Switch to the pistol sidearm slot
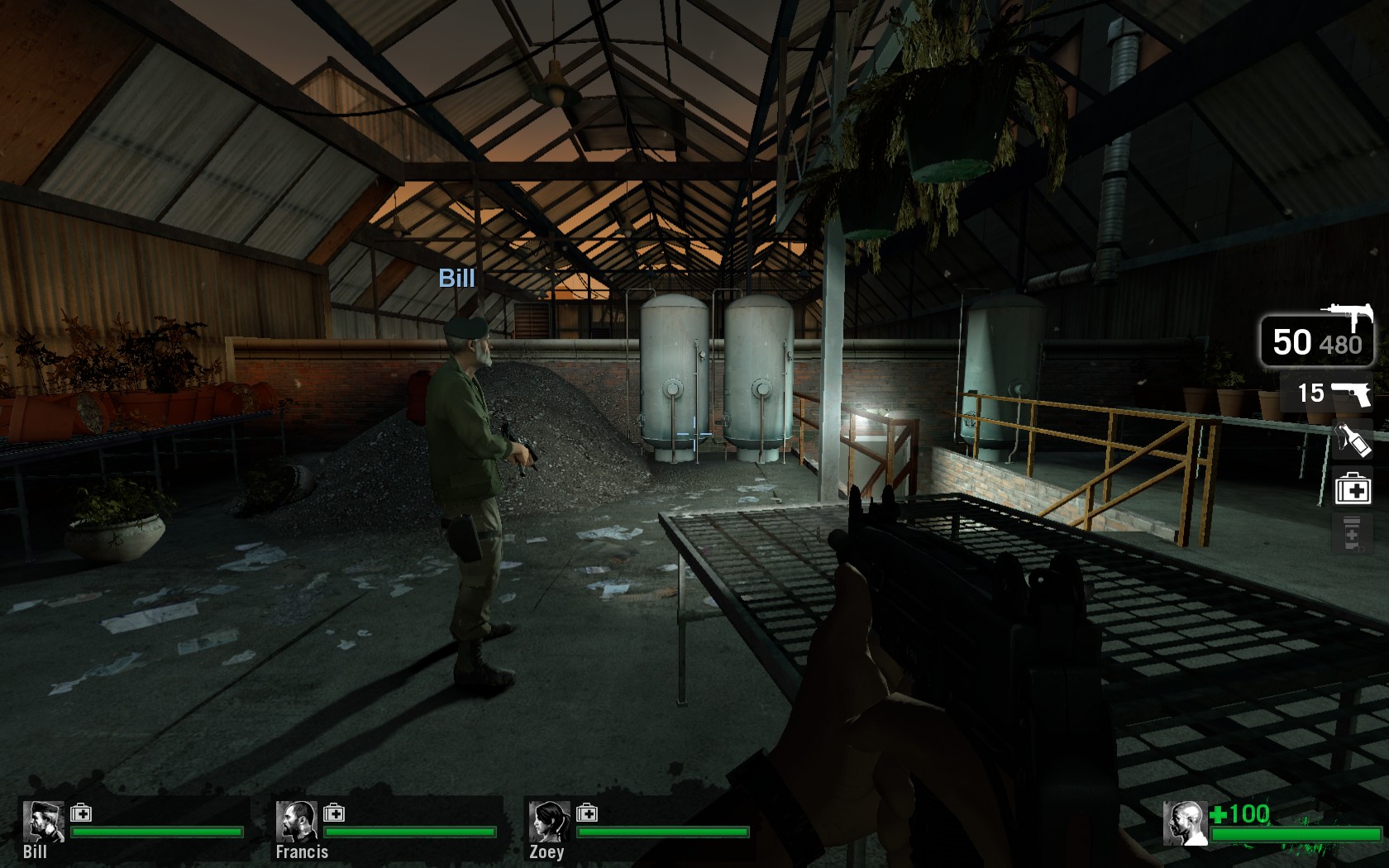Image resolution: width=1389 pixels, height=868 pixels. (1327, 393)
